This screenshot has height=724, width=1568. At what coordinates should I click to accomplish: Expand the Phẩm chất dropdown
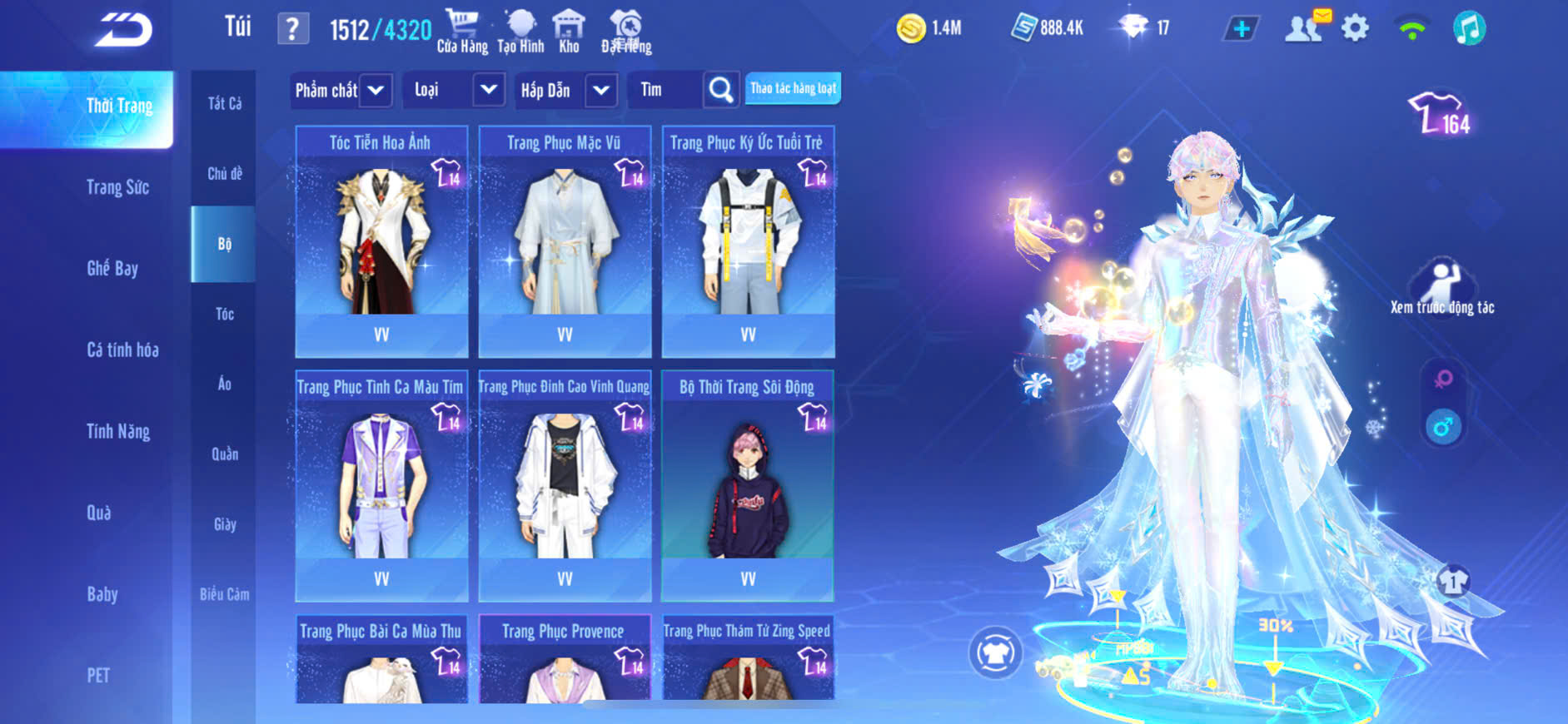click(x=376, y=90)
